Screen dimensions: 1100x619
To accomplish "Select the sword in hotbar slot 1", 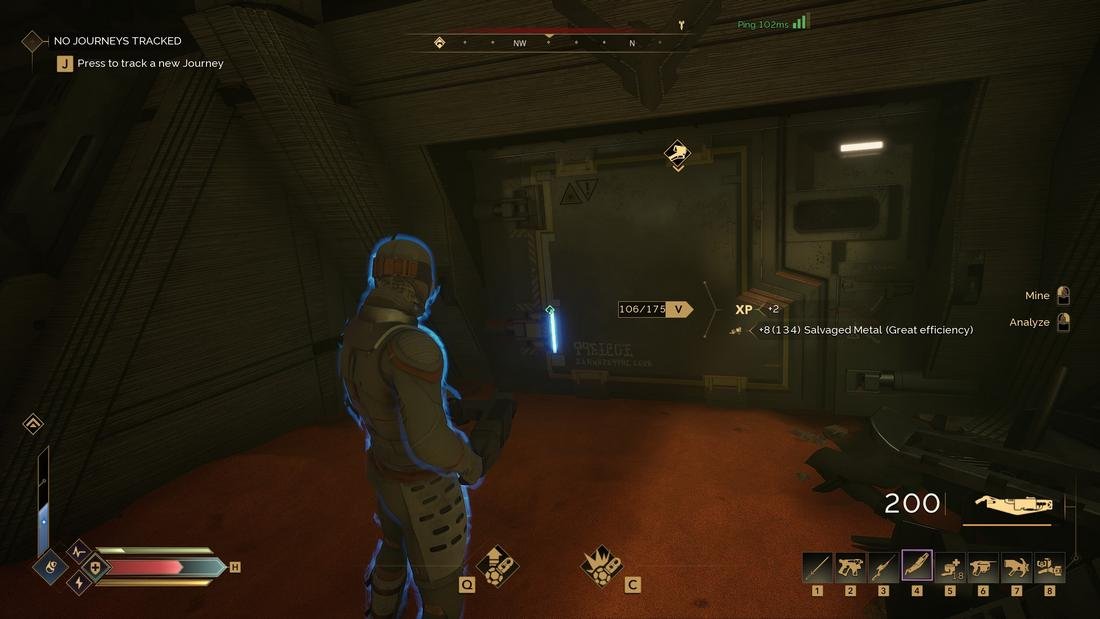I will (817, 566).
